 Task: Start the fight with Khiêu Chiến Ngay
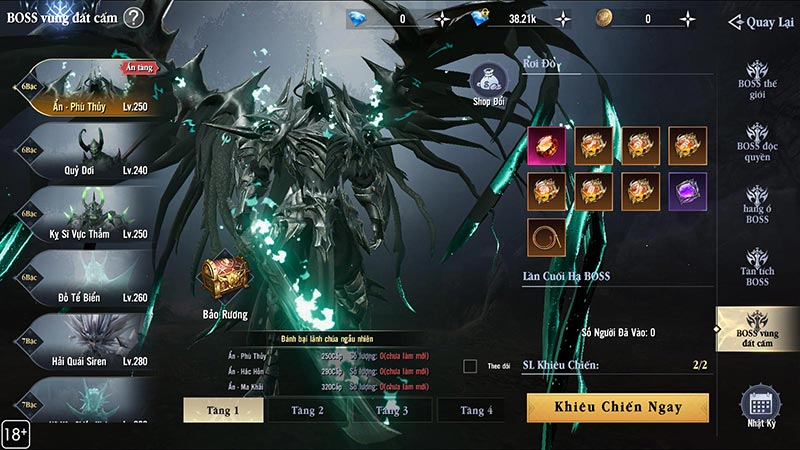tap(617, 407)
